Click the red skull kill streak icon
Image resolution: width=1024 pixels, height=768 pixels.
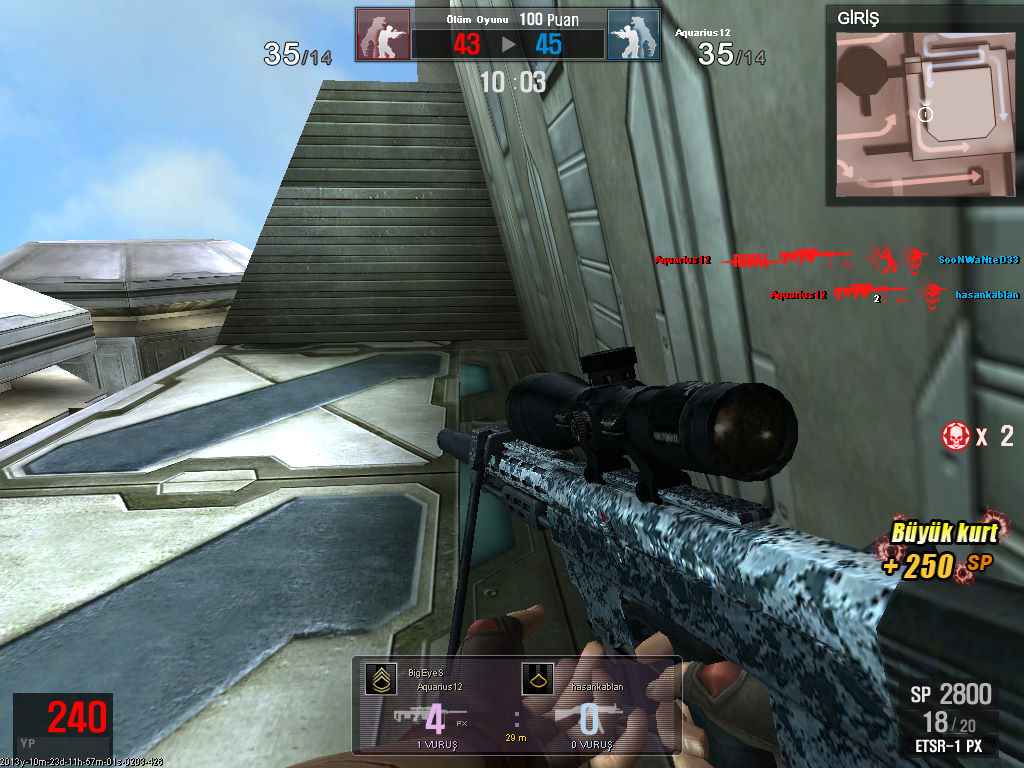pos(955,435)
